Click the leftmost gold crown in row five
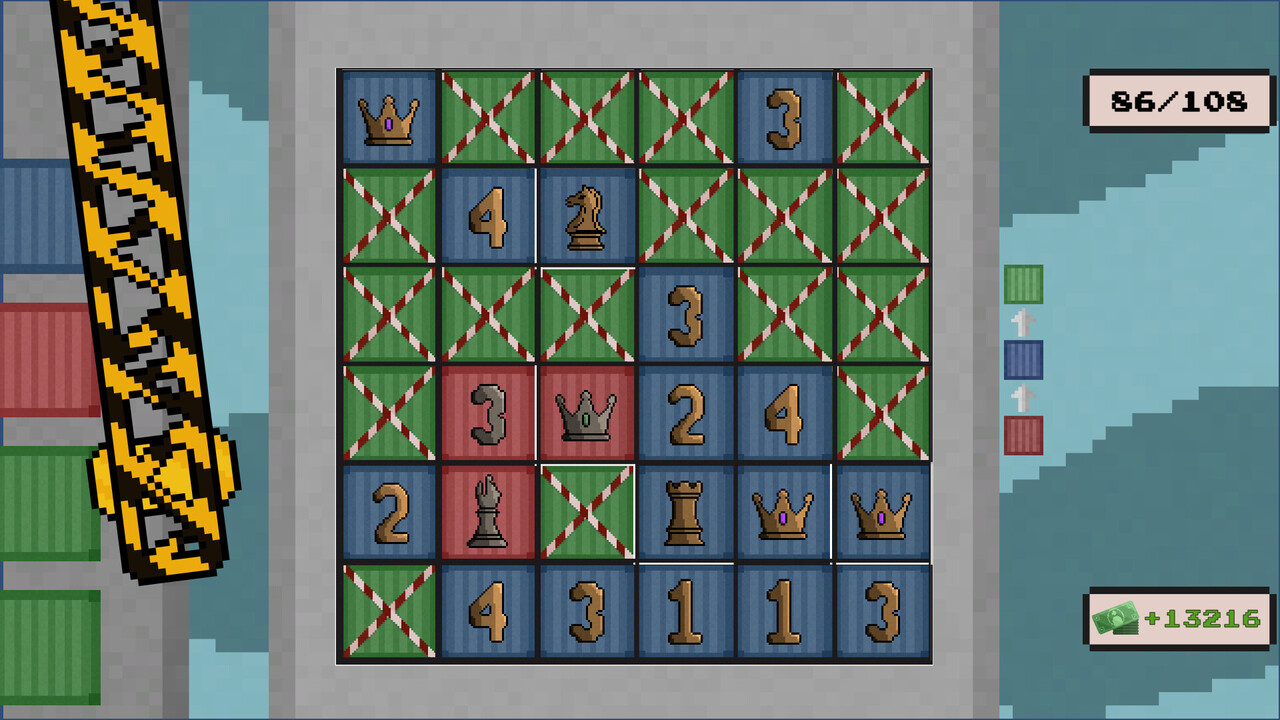1280x720 pixels. pyautogui.click(x=783, y=513)
